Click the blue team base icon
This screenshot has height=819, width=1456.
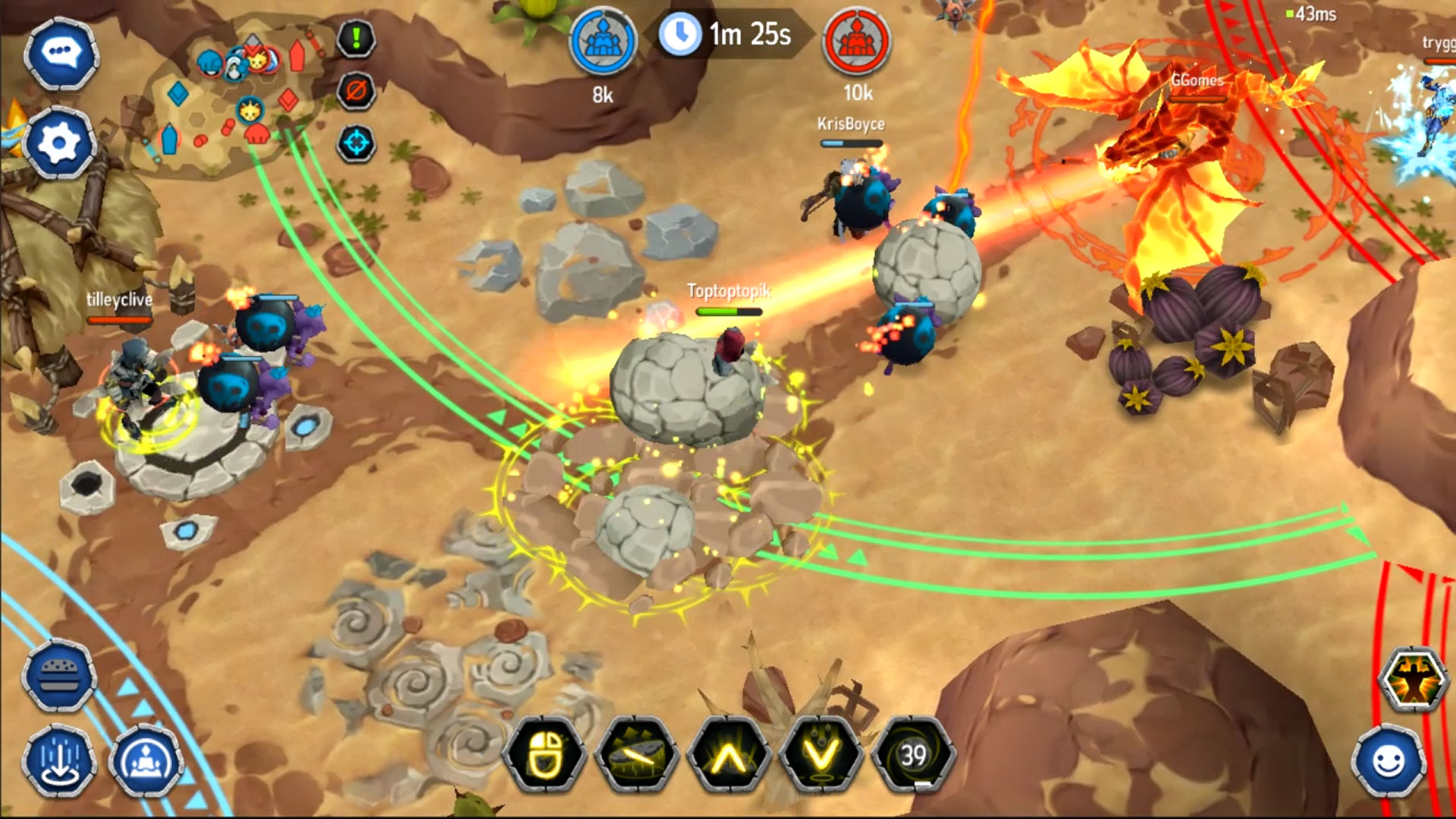tap(603, 42)
